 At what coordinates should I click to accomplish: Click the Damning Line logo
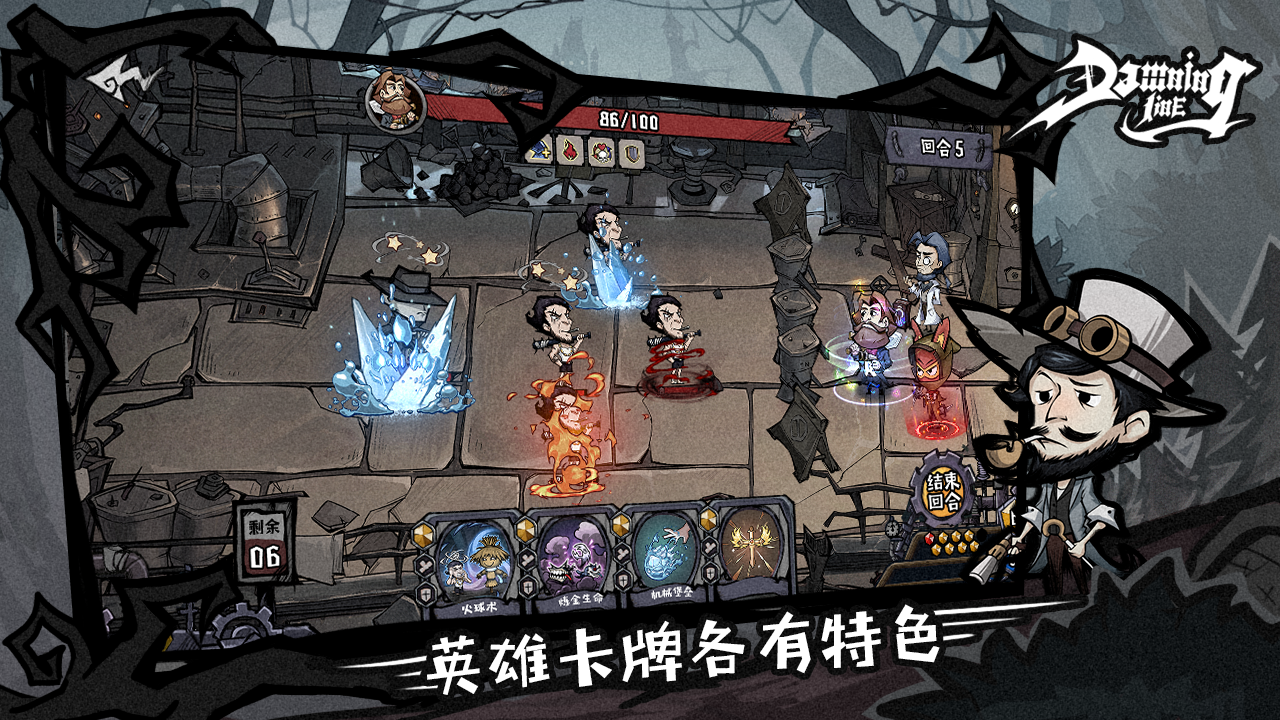(1150, 85)
